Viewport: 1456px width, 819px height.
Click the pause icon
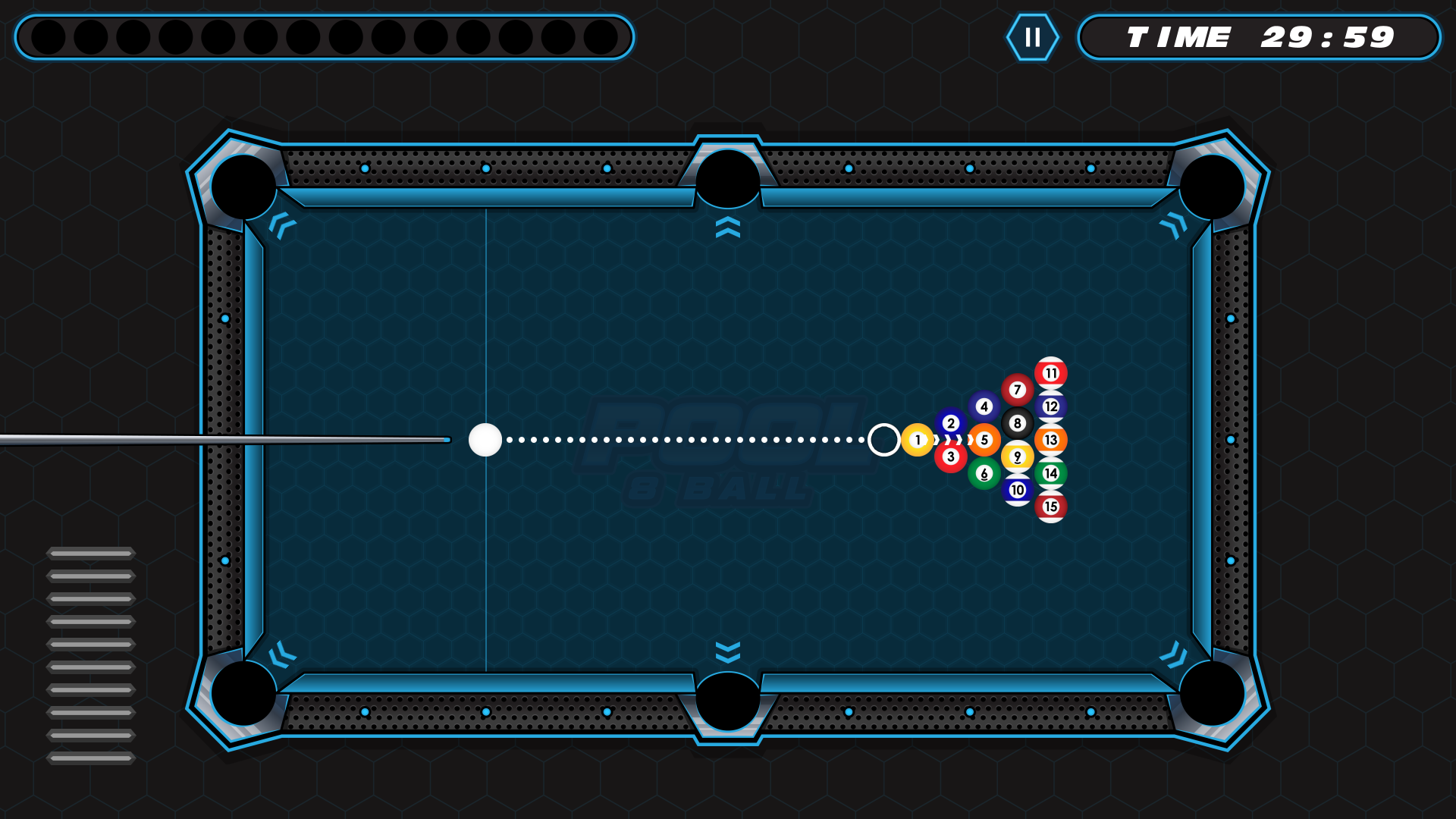click(x=1033, y=36)
